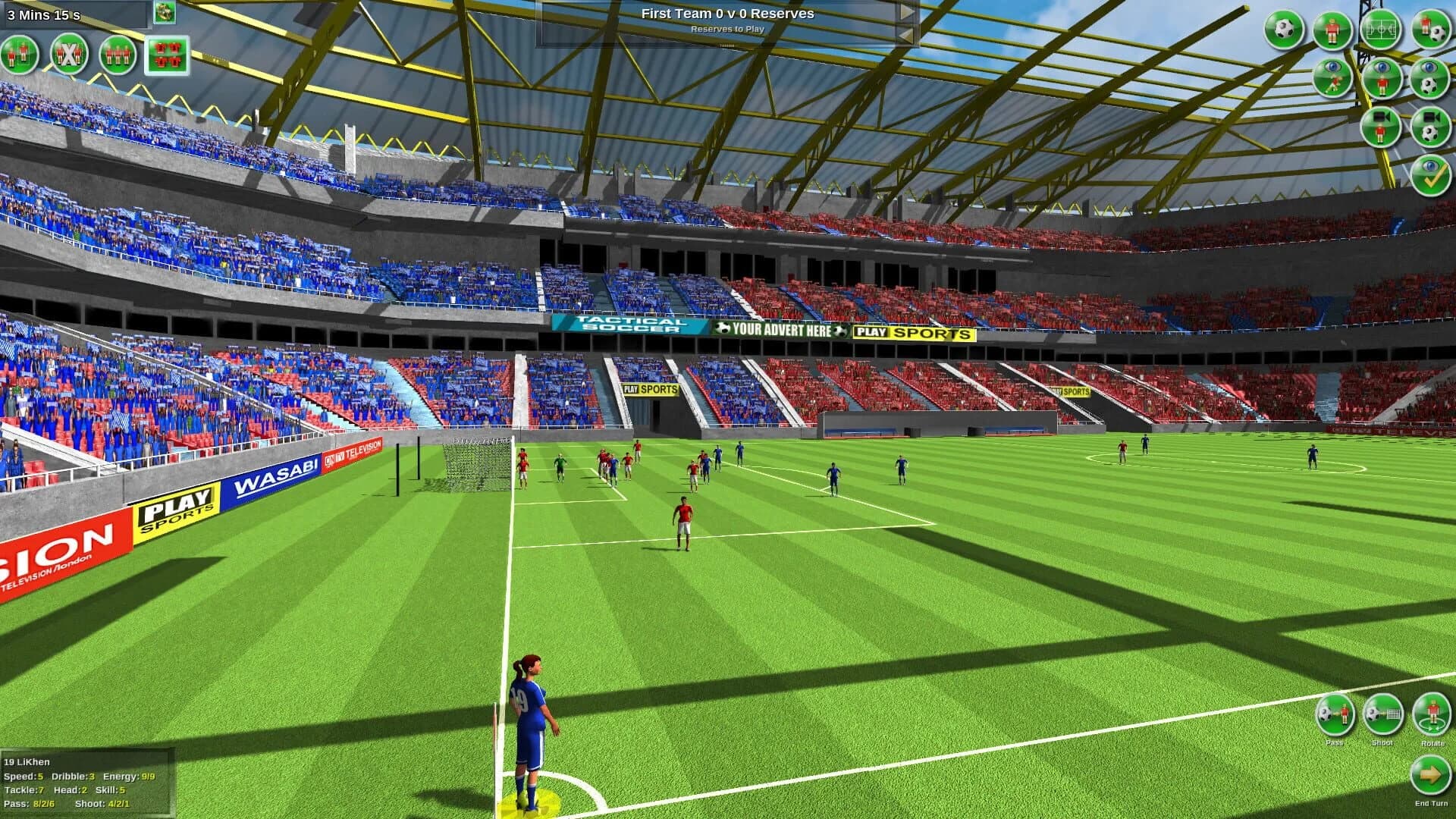This screenshot has height=819, width=1456.
Task: Click the football icon in top-right toolbar
Action: click(1284, 30)
